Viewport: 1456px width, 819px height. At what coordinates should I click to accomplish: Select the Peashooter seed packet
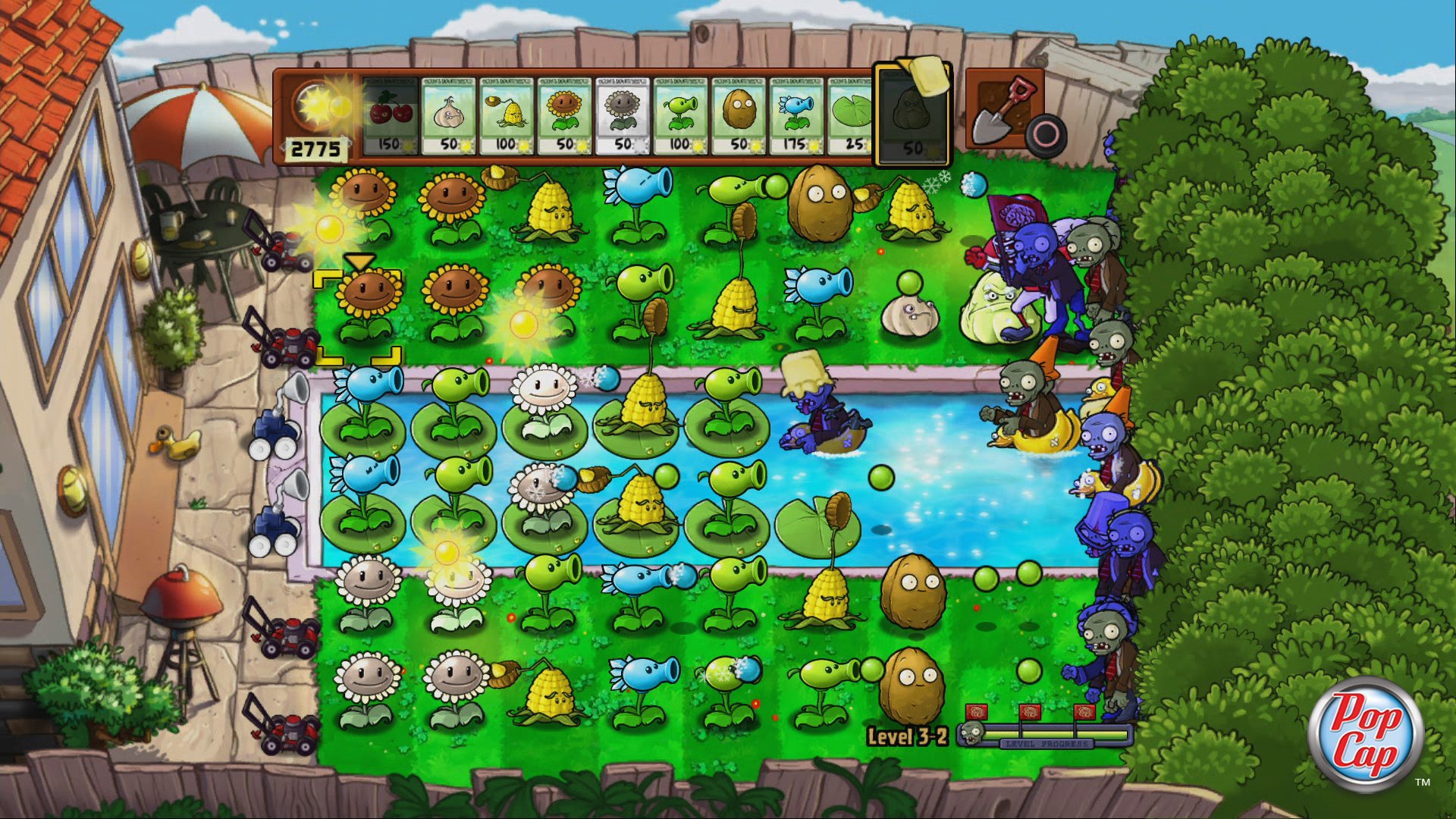pos(682,114)
